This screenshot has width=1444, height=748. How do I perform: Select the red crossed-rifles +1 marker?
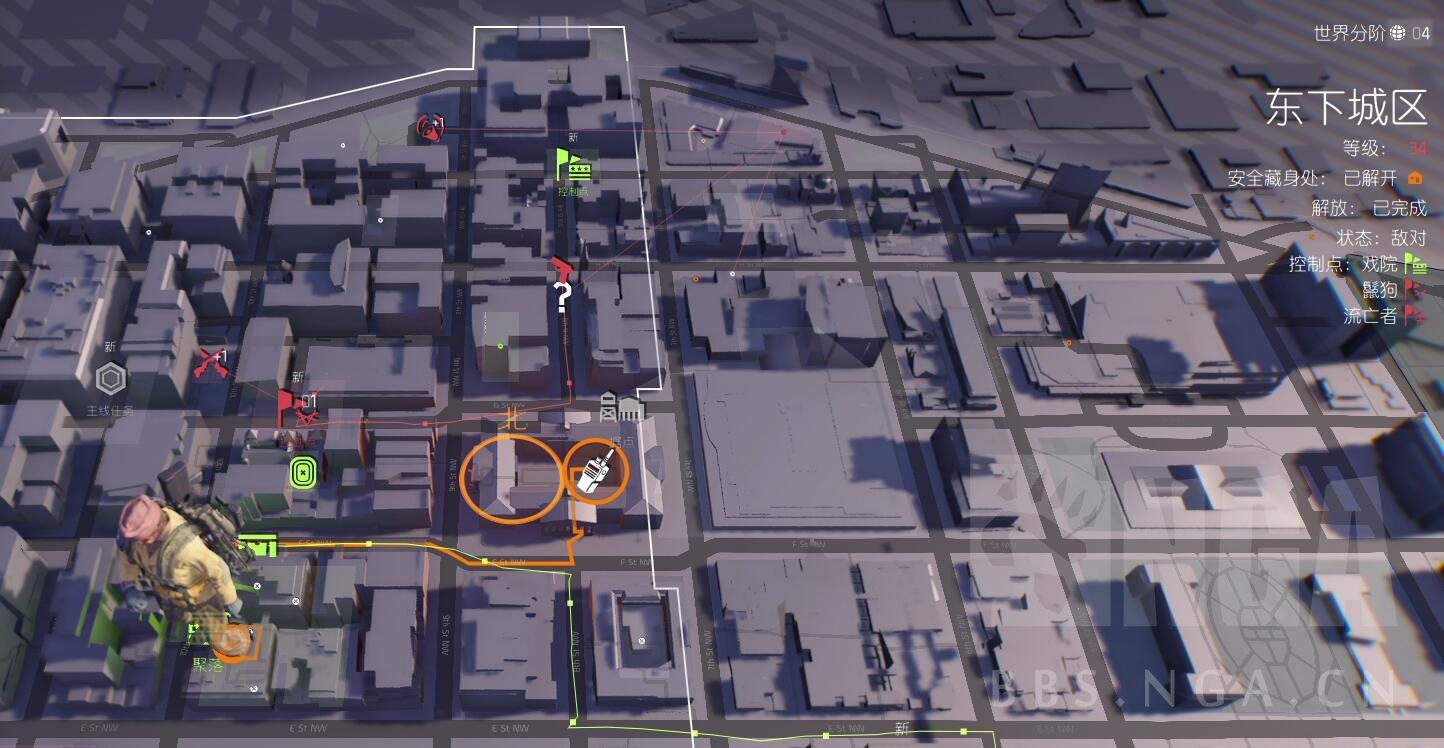tap(212, 362)
